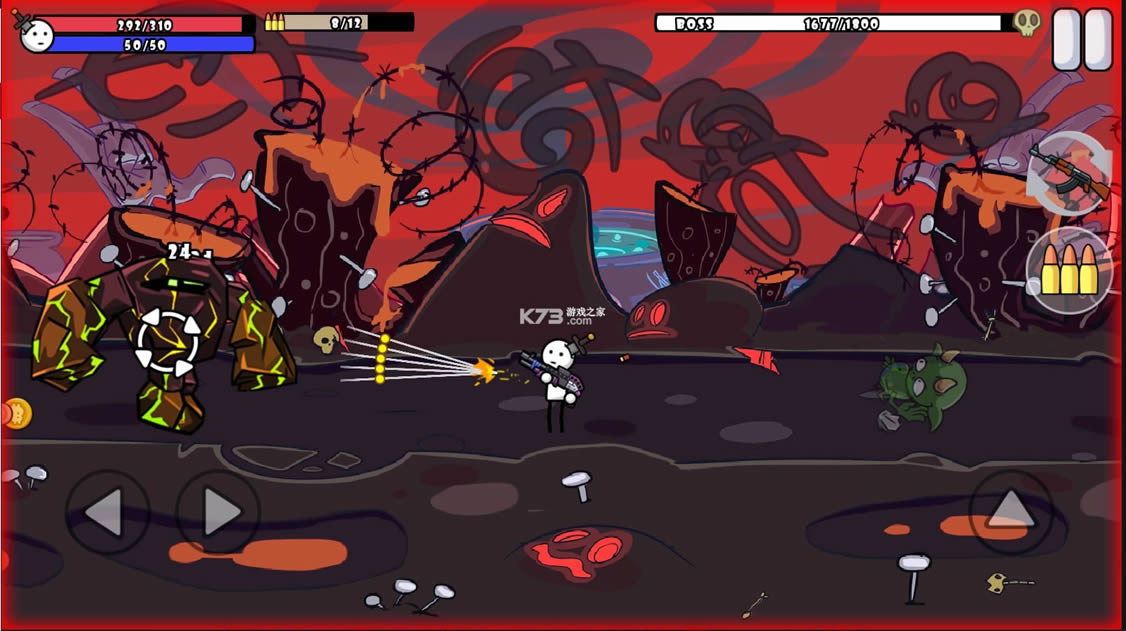Switch weapon using the AK-47 rifle icon
The height and width of the screenshot is (631, 1126).
(x=1069, y=173)
